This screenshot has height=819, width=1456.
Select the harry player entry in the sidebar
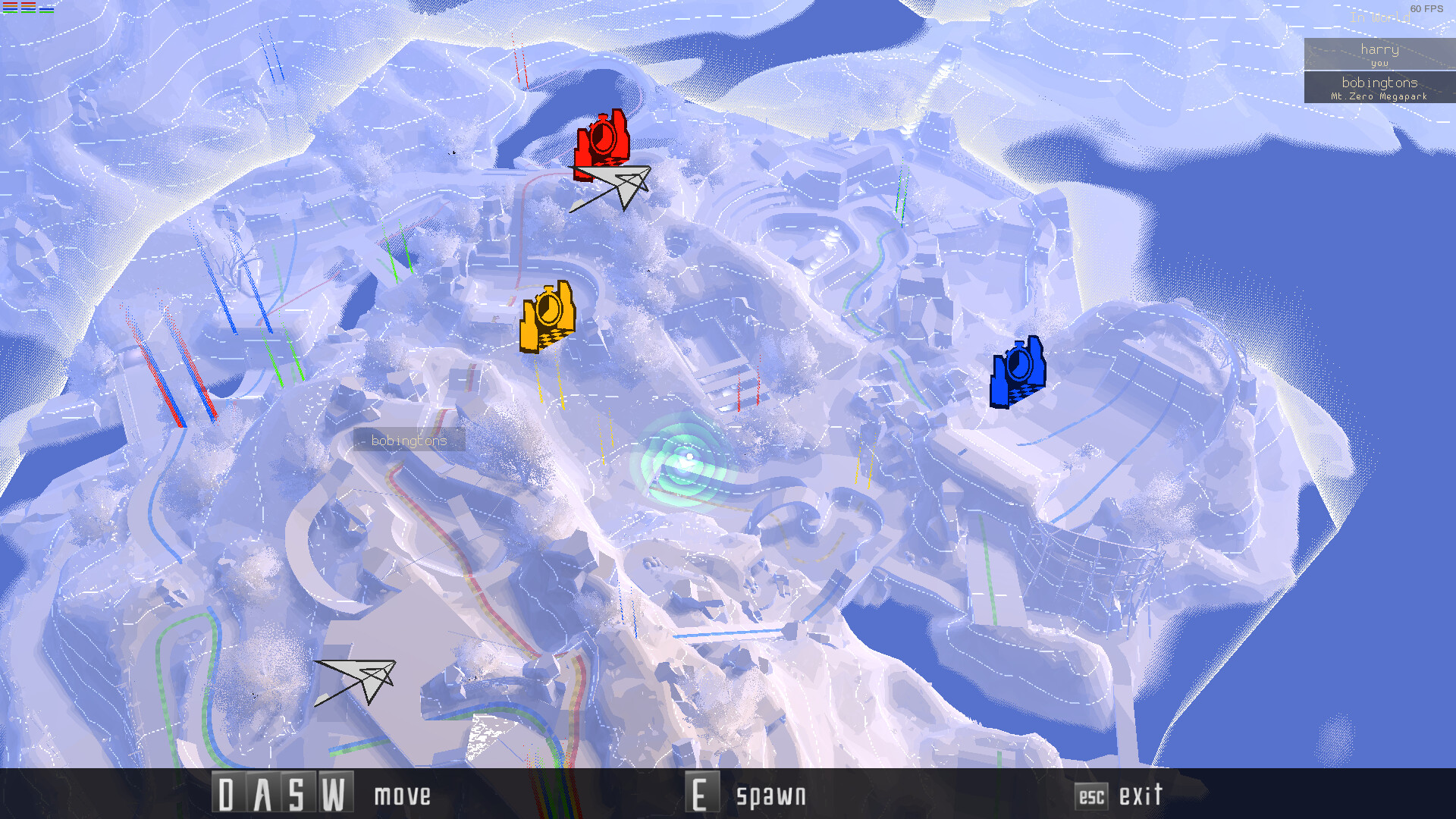tap(1380, 53)
